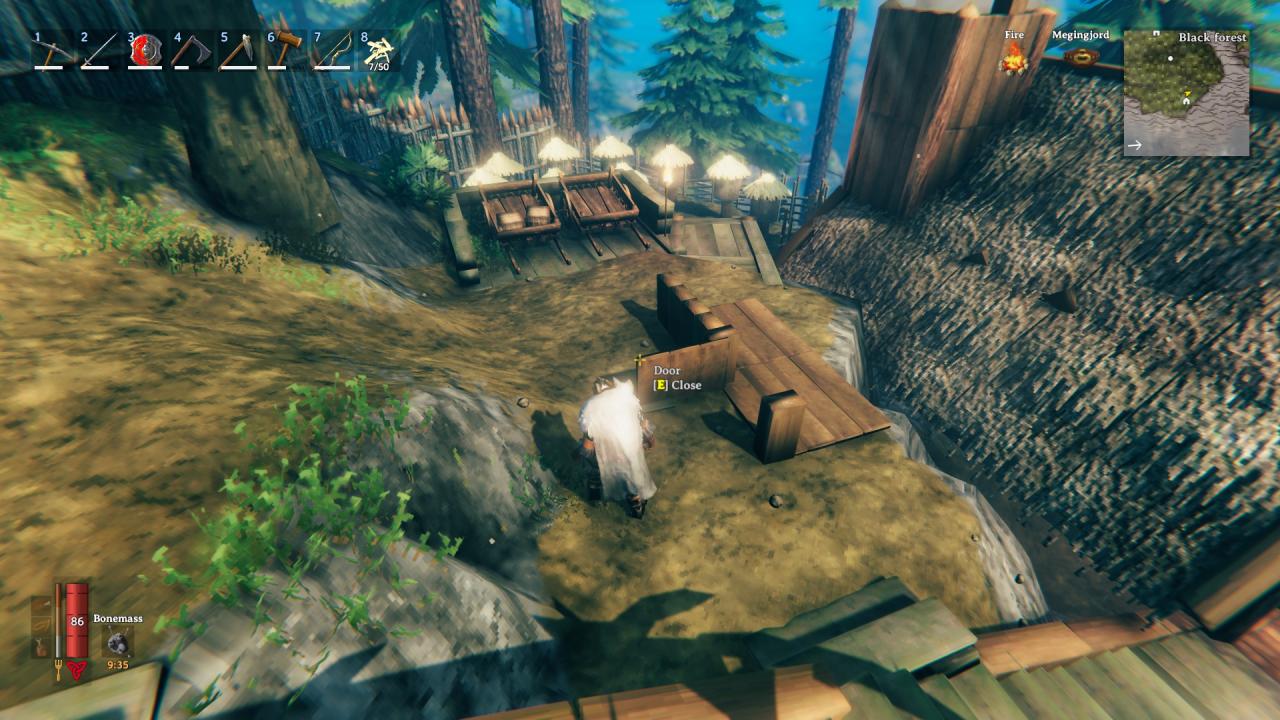Screen dimensions: 1280x720
Task: Select the Bonemass forsaken power portrait
Action: pos(117,640)
